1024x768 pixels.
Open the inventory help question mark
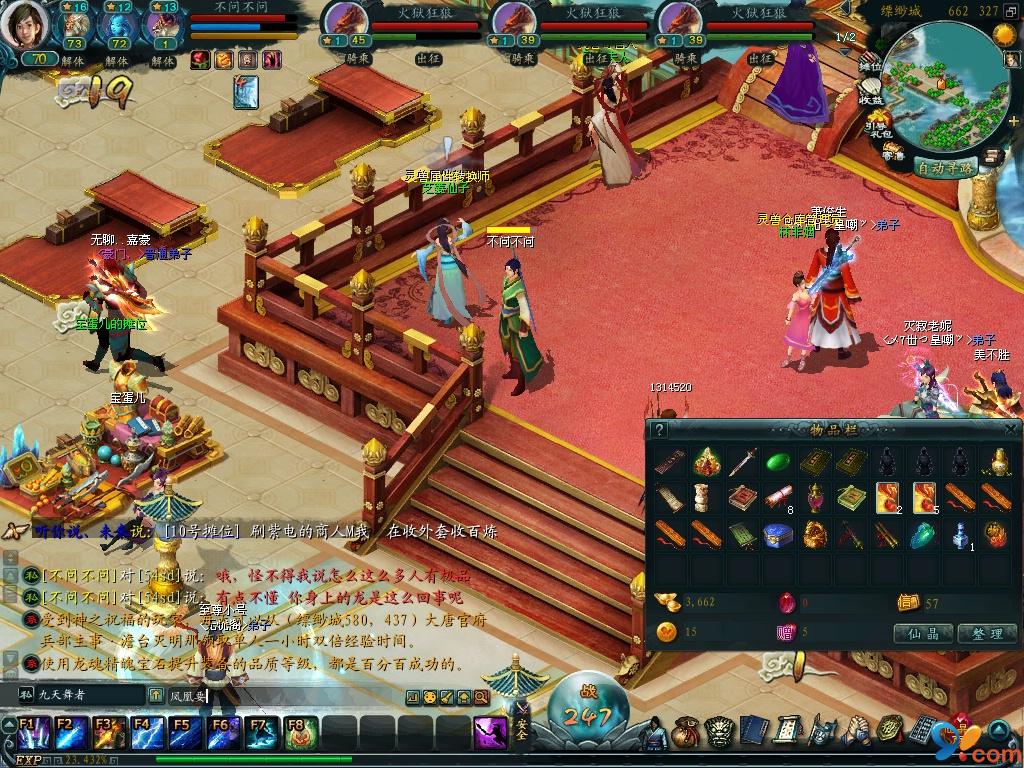pyautogui.click(x=659, y=430)
